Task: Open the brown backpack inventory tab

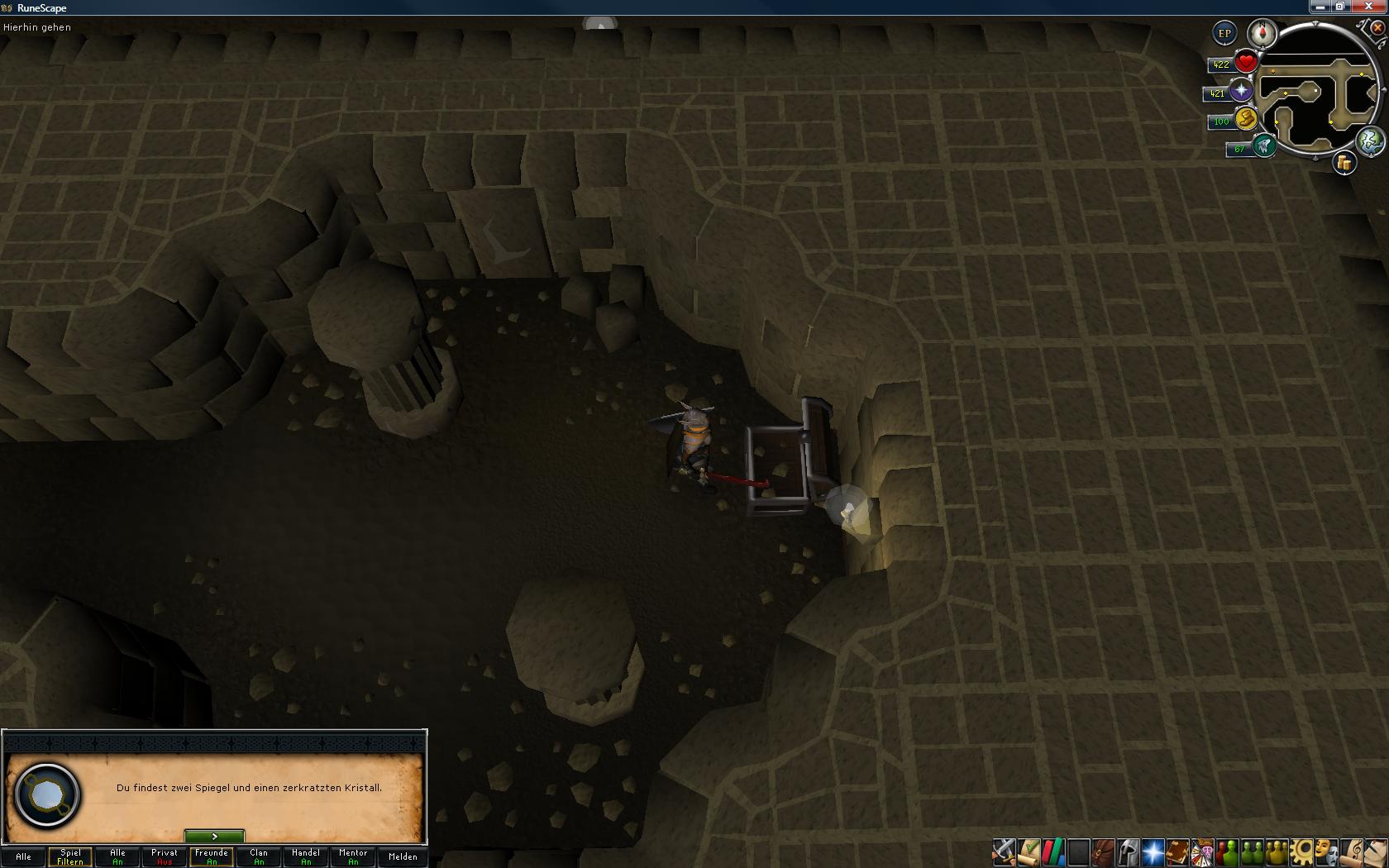Action: (1103, 851)
